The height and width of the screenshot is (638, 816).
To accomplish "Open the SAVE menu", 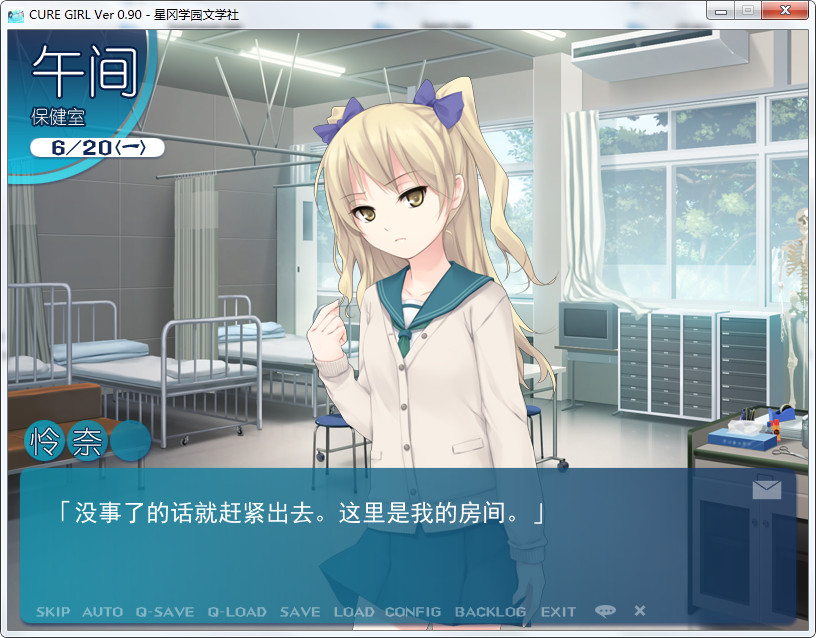I will (300, 611).
